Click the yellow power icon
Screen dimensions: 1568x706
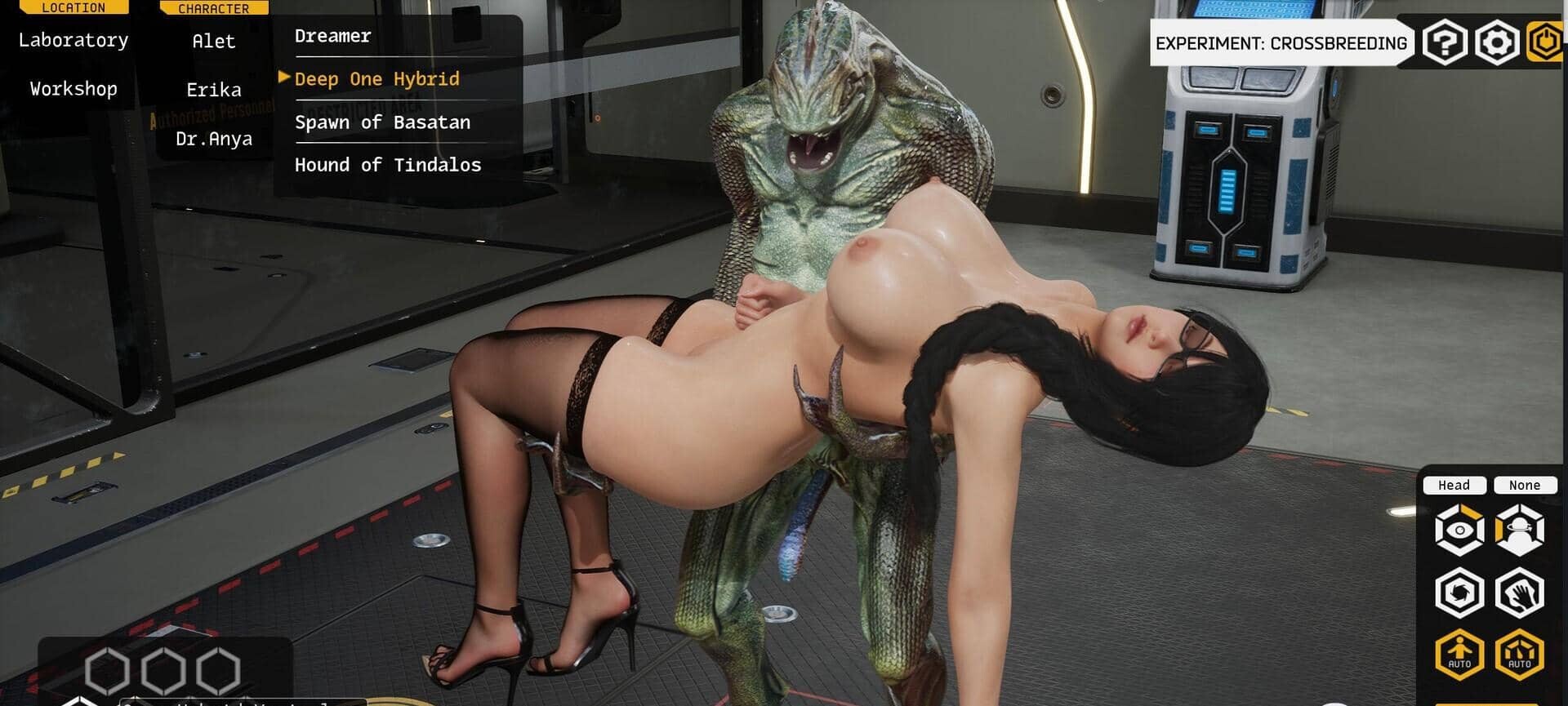[x=1546, y=42]
